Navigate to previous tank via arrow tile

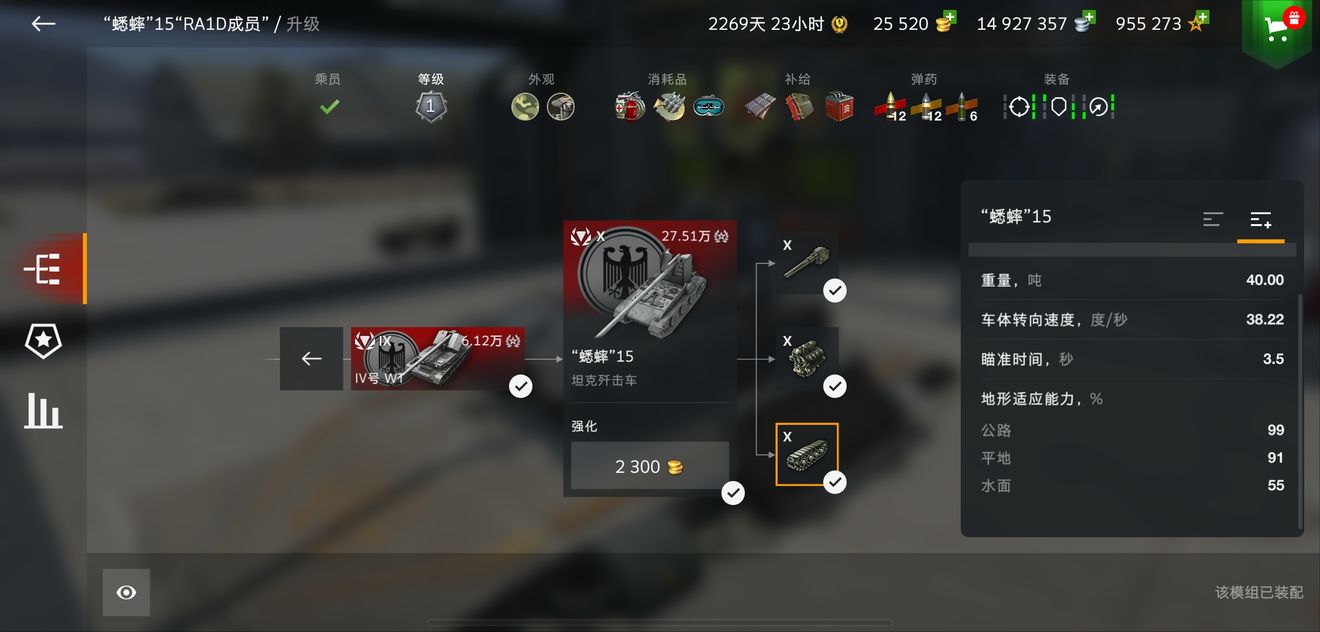pyautogui.click(x=311, y=358)
